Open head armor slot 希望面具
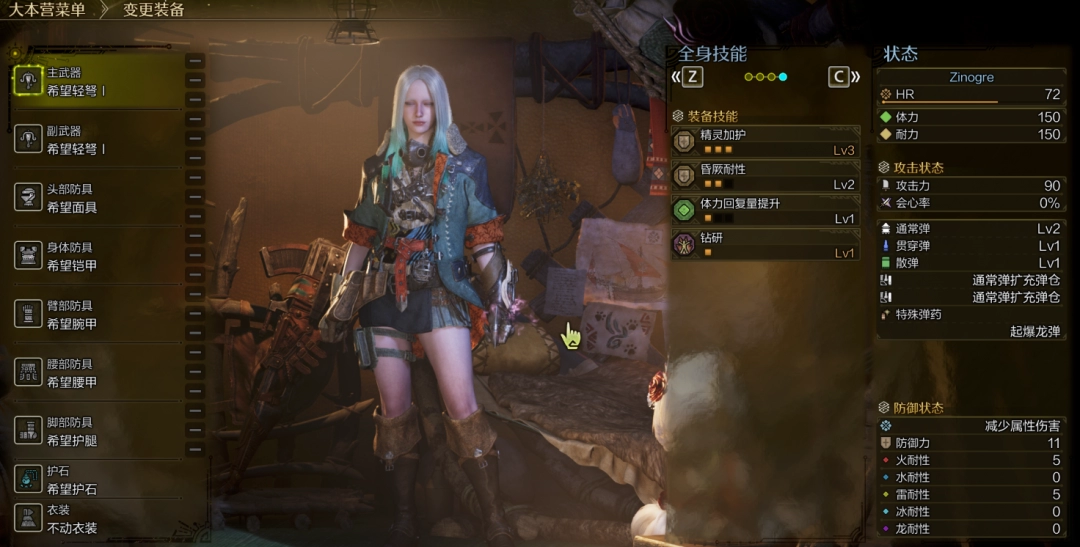1080x547 pixels. (x=95, y=198)
